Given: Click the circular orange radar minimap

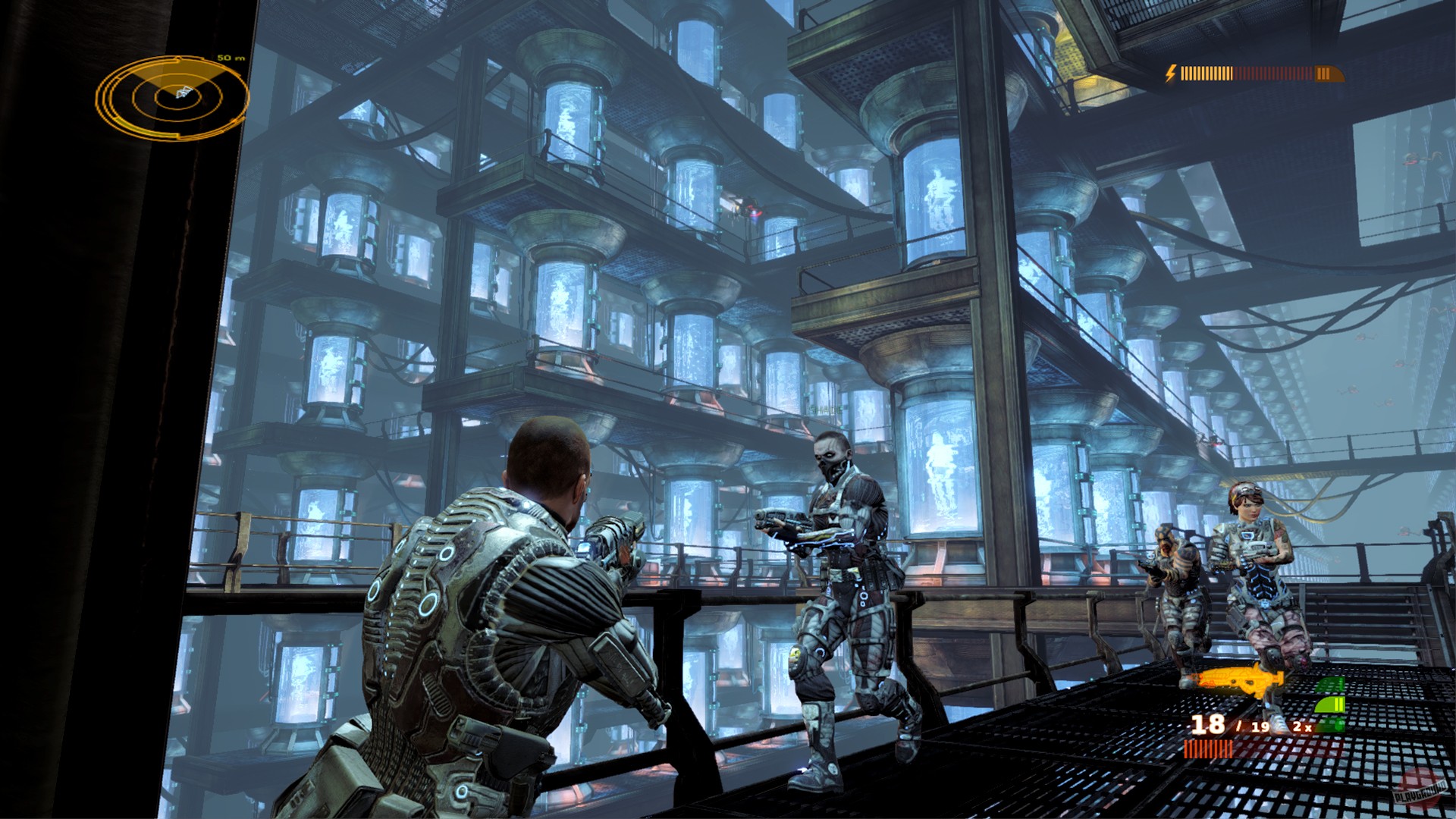Looking at the screenshot, I should point(173,97).
